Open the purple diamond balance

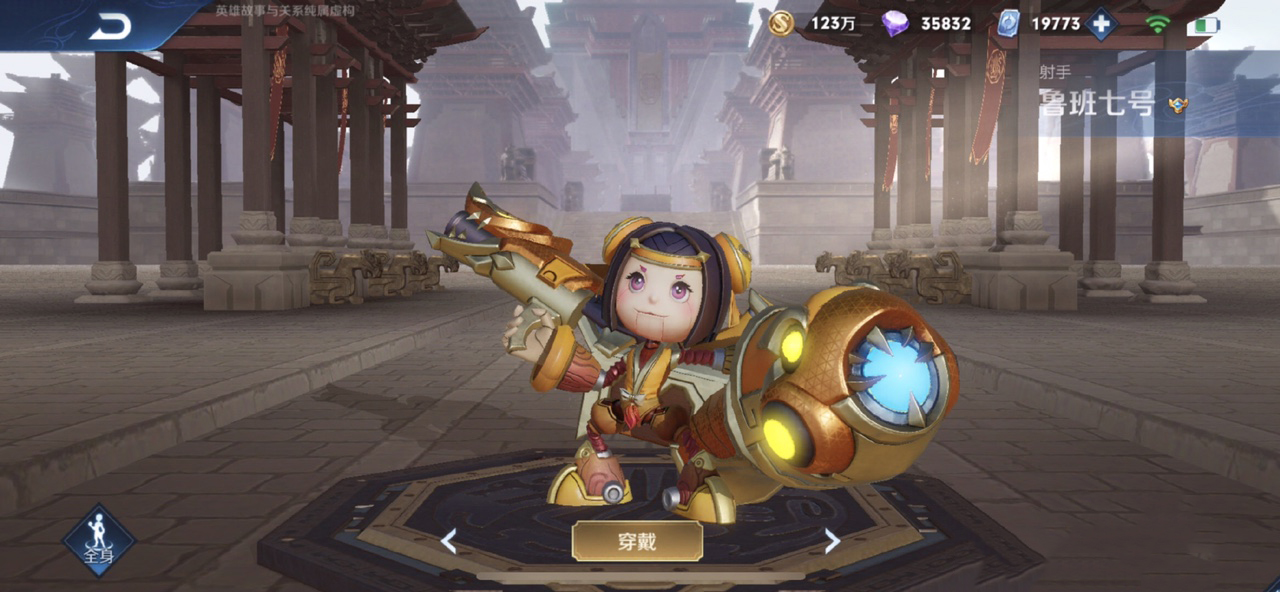[x=895, y=23]
